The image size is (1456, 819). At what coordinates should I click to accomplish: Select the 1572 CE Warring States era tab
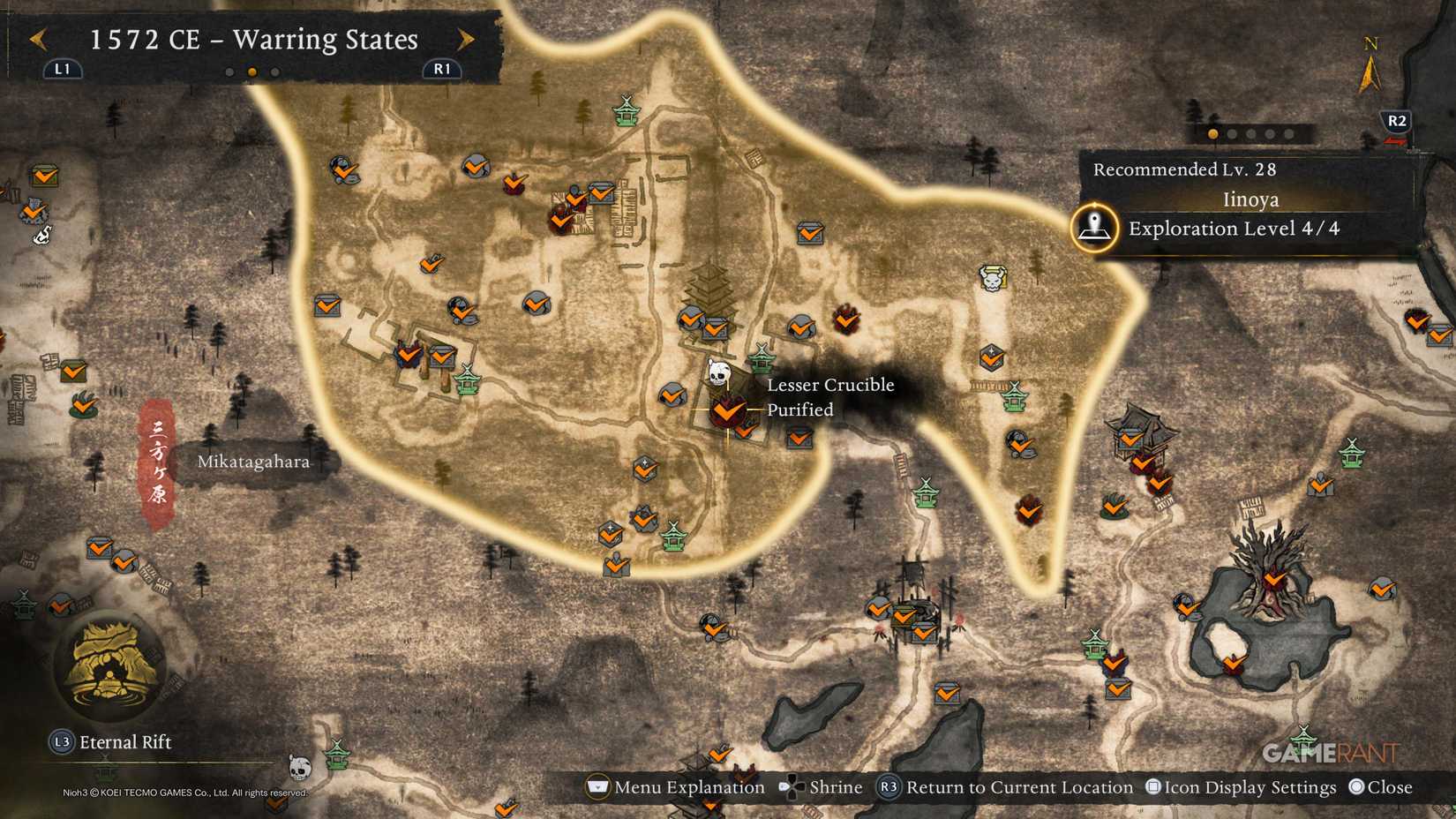point(252,40)
